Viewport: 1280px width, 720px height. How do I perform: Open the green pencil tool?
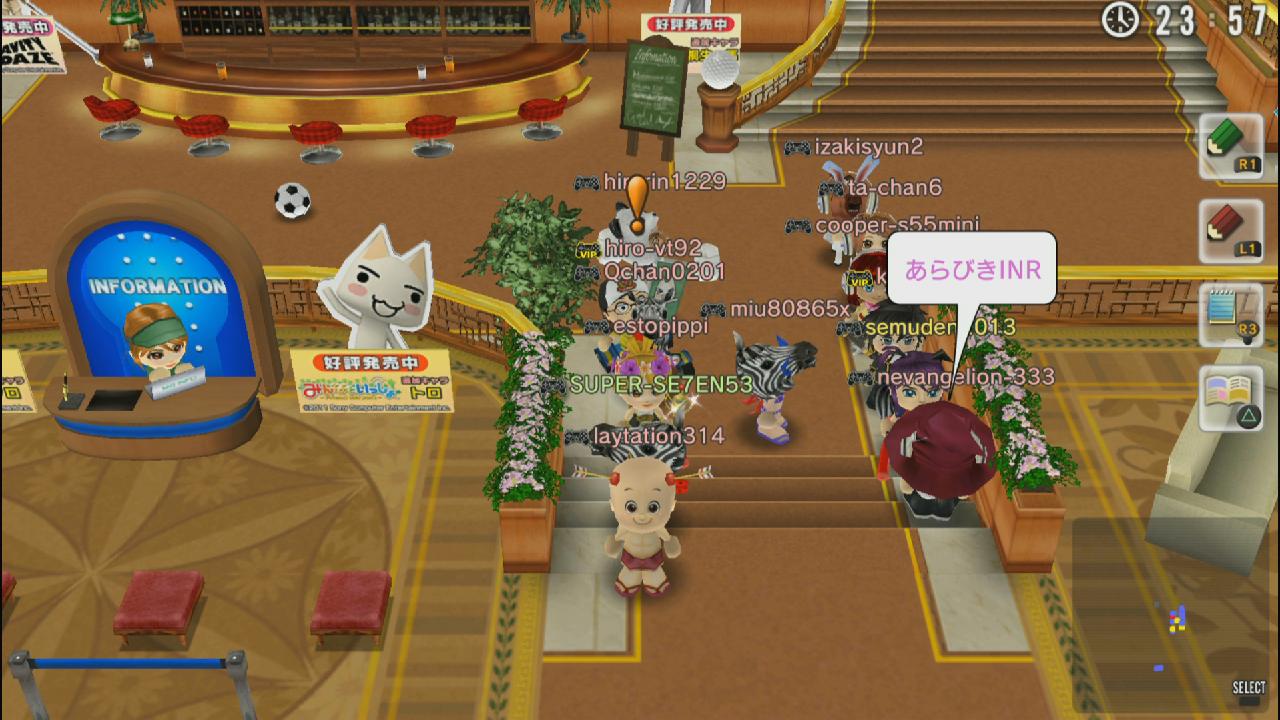[x=1231, y=146]
